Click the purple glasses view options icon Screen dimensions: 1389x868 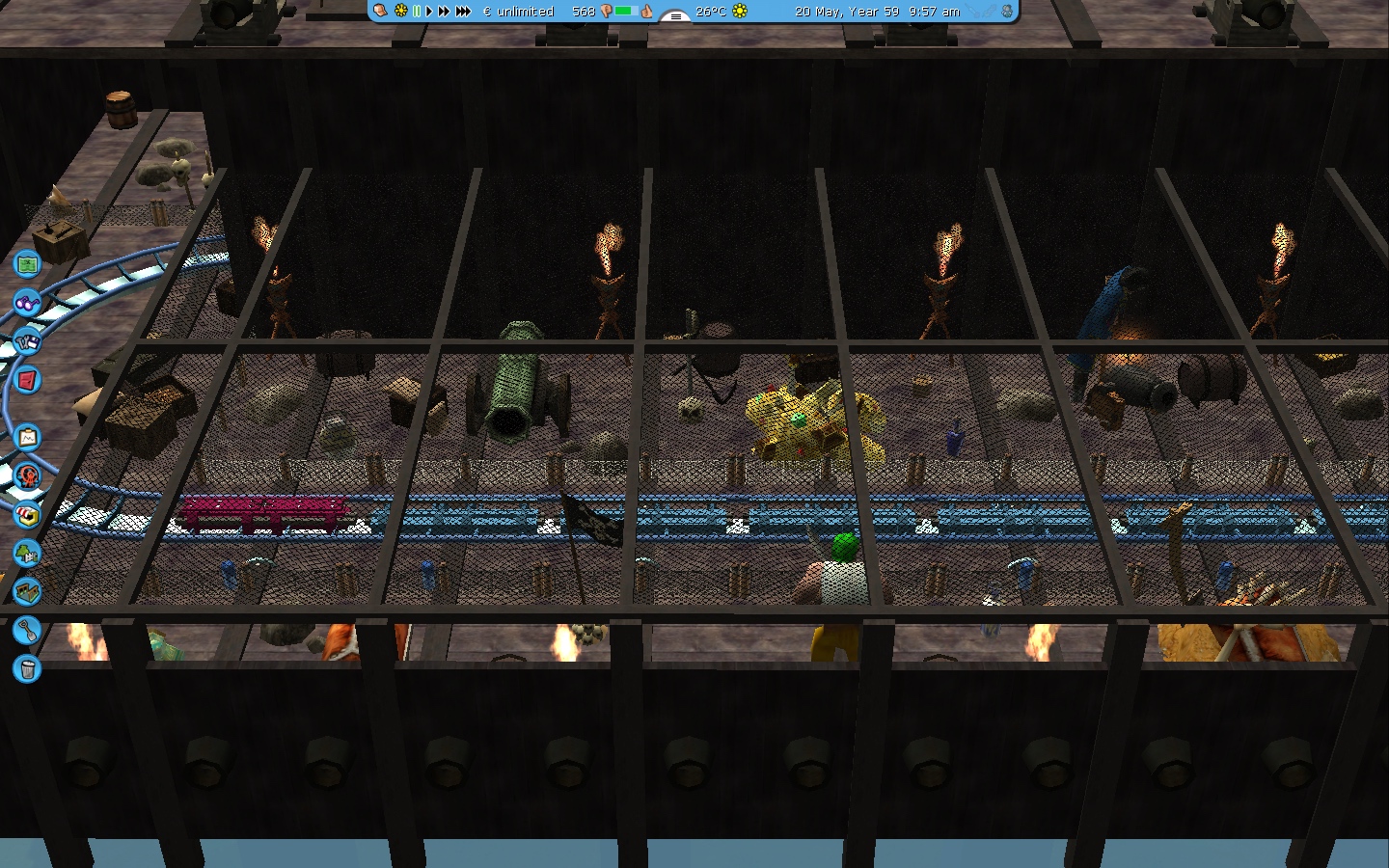coord(27,302)
